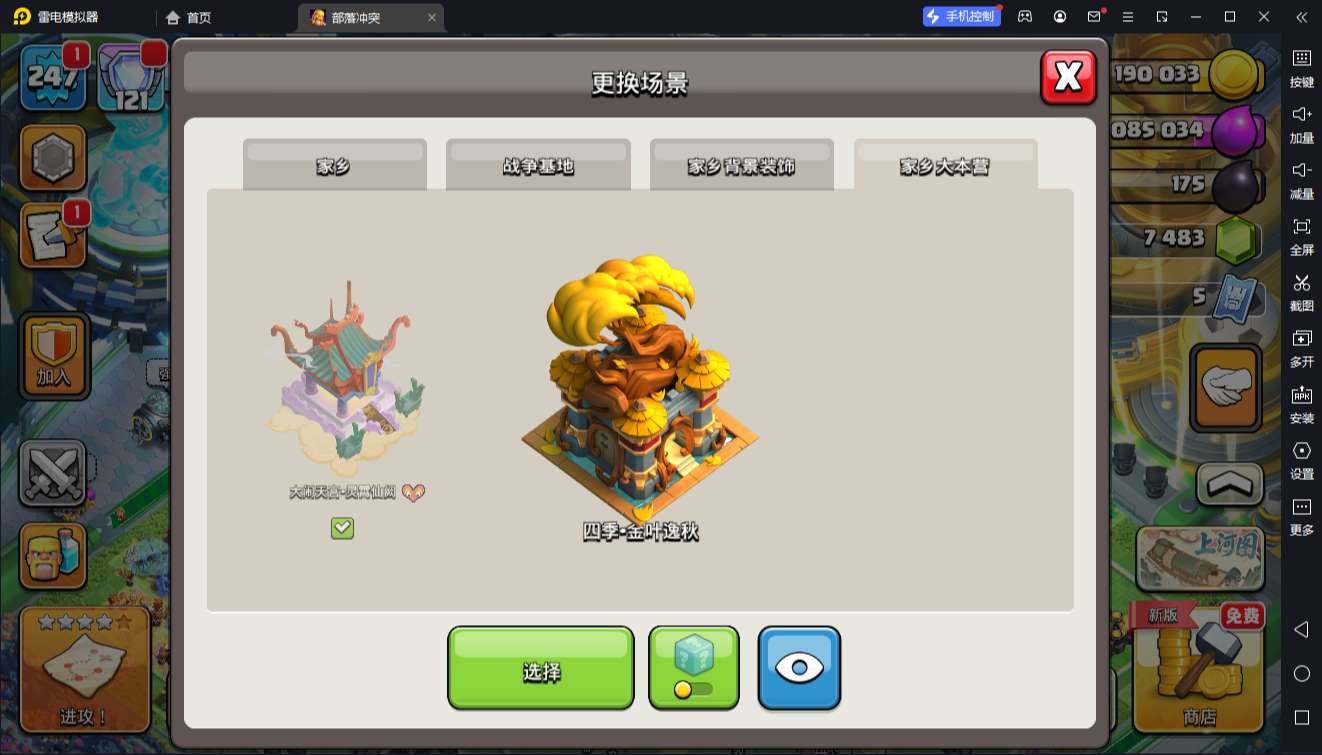Switch to the 首页 home tab
Screen dimensions: 1322x755
coord(189,17)
